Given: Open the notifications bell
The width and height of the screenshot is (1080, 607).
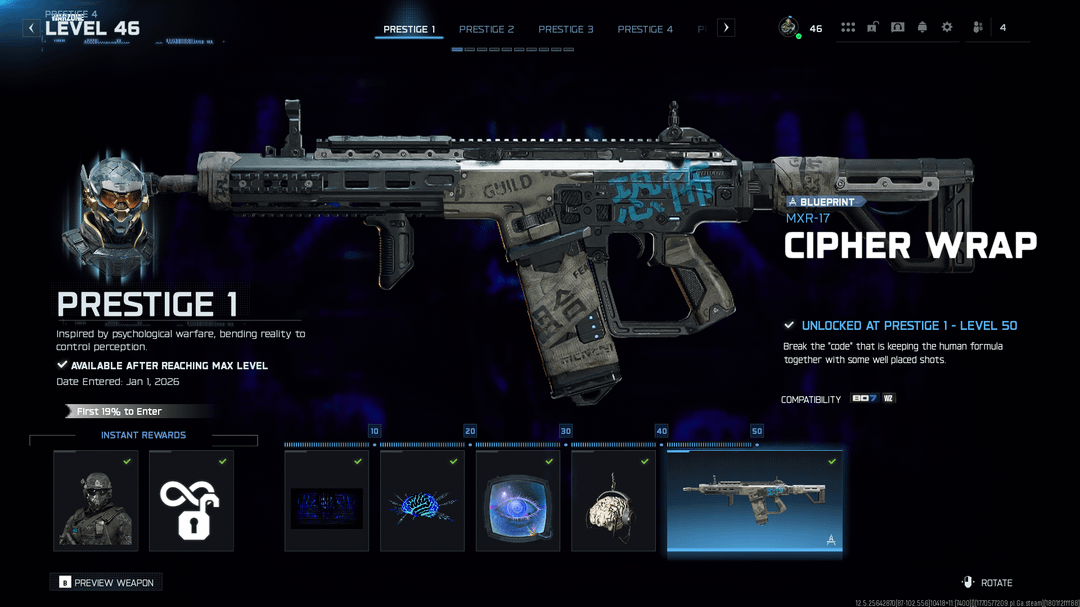Looking at the screenshot, I should (922, 28).
